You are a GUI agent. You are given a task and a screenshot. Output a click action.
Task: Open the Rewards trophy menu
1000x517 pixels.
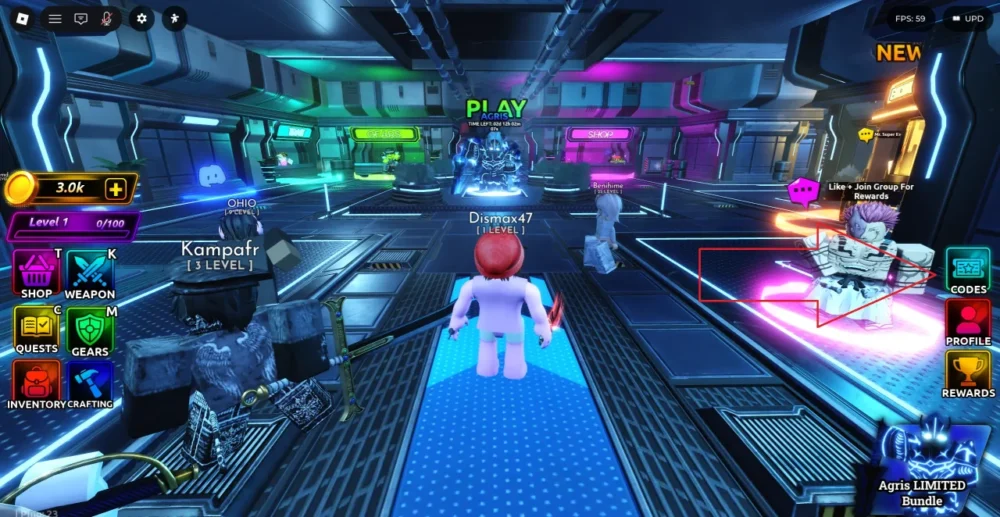[x=967, y=374]
